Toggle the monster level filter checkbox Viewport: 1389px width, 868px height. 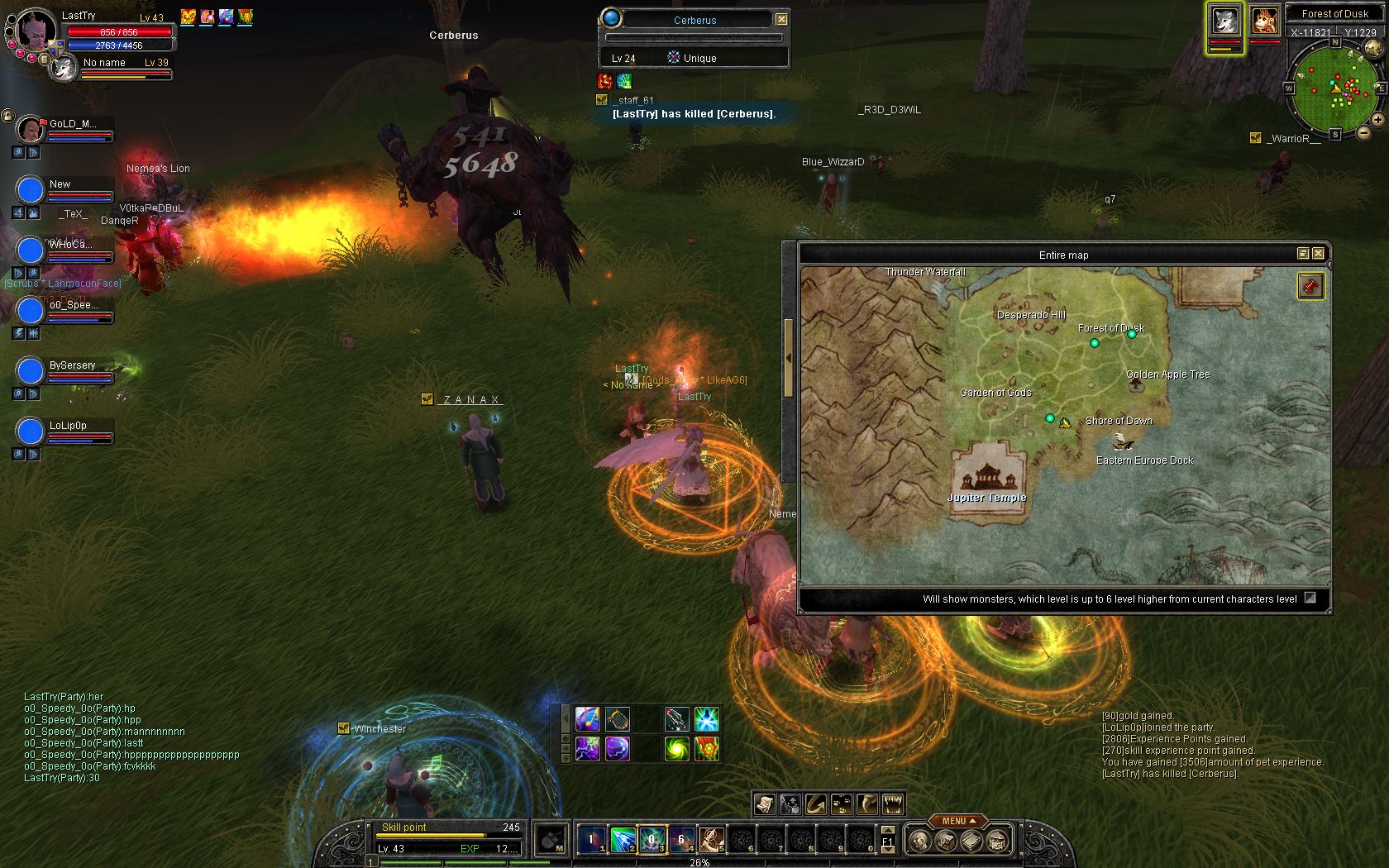1310,598
